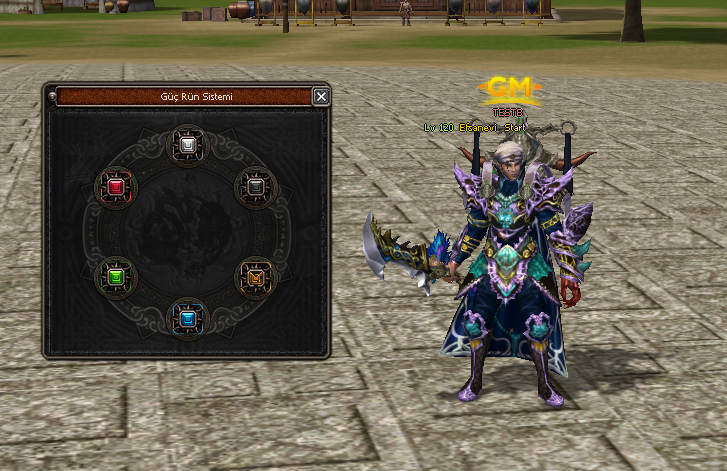Select the red rune slot
The height and width of the screenshot is (471, 727).
click(x=115, y=187)
